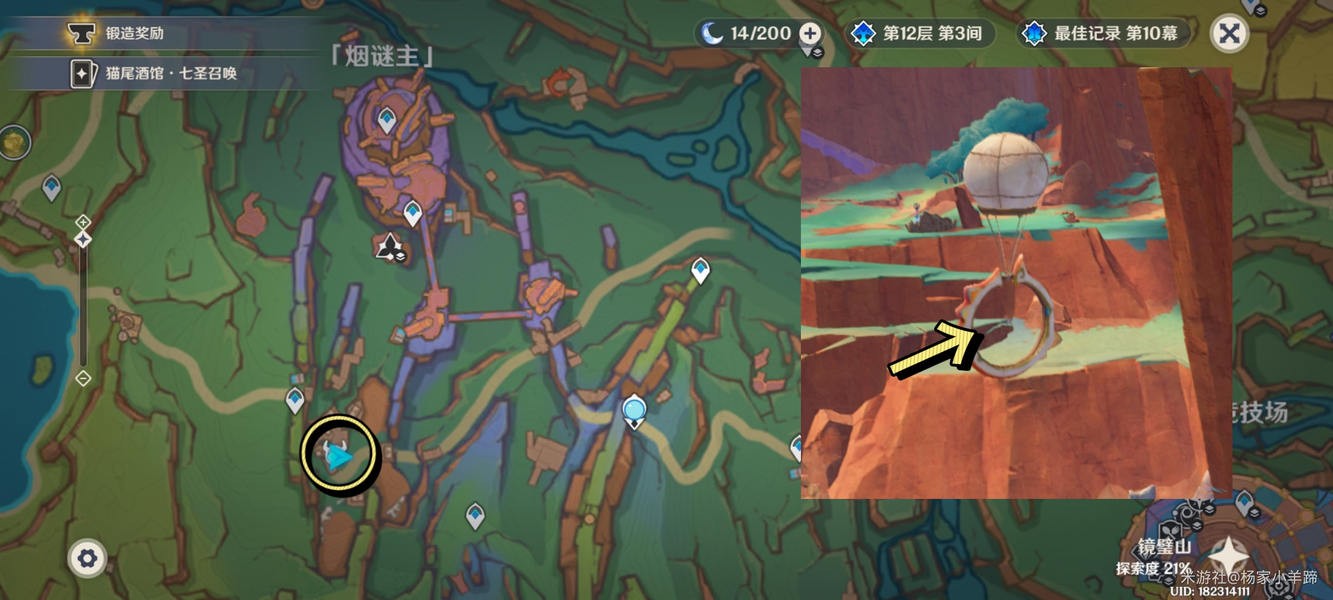Open the 锻造奖励 forging reward entry
Image resolution: width=1333 pixels, height=600 pixels.
coord(135,33)
